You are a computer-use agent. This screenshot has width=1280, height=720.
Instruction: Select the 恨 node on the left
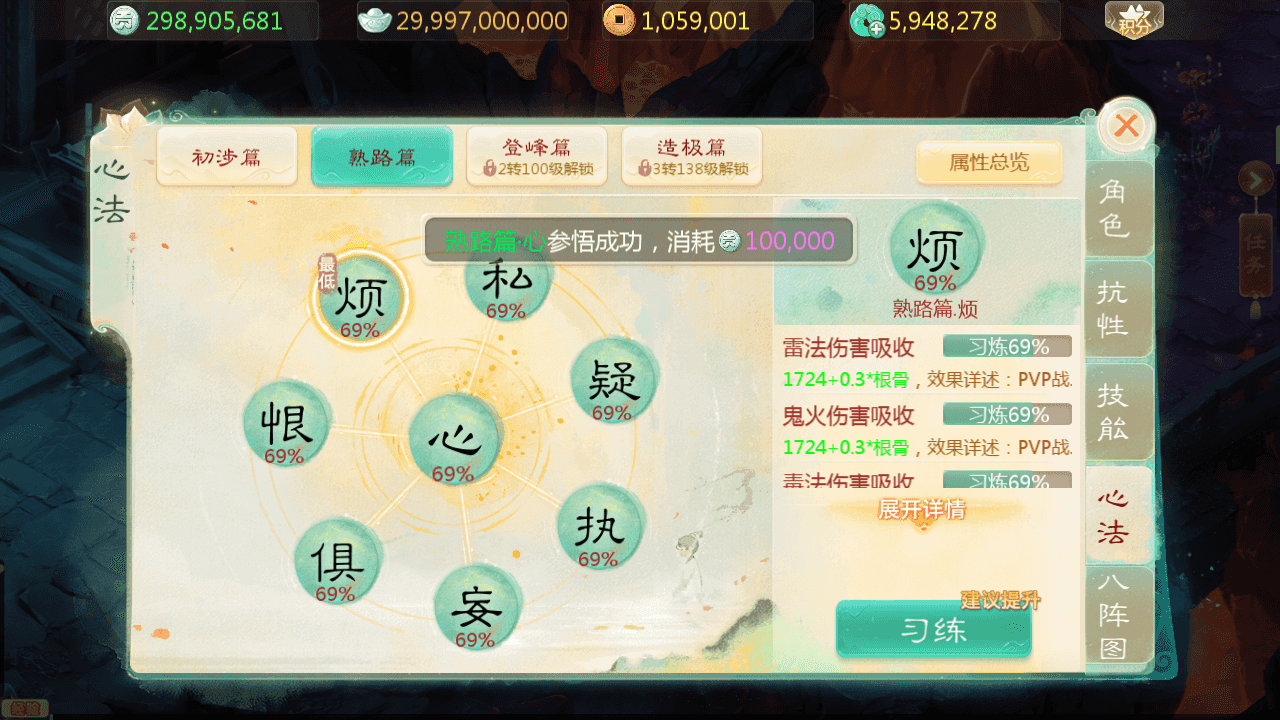point(285,425)
